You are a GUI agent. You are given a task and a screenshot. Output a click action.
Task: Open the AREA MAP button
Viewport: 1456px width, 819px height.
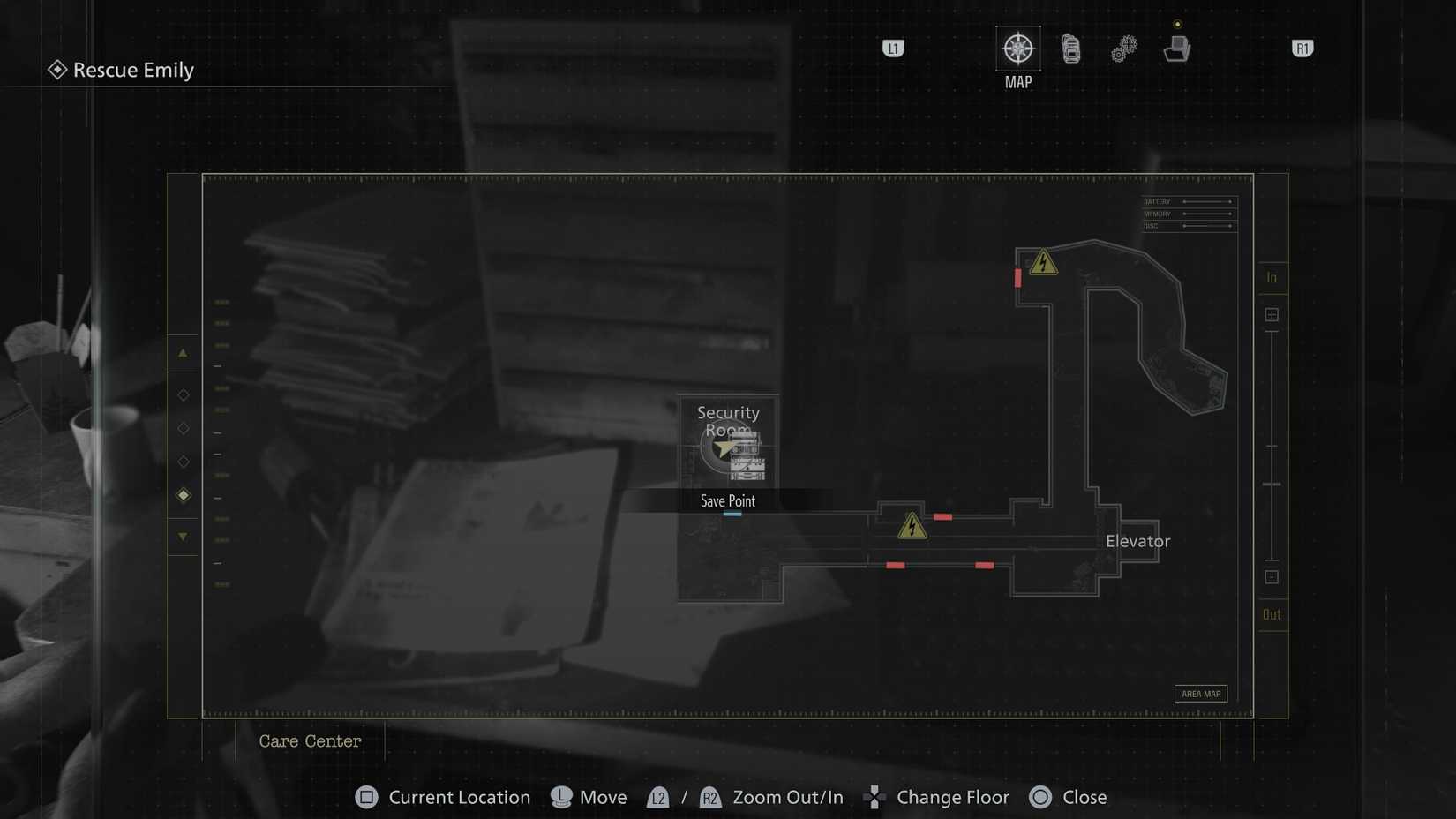1200,694
